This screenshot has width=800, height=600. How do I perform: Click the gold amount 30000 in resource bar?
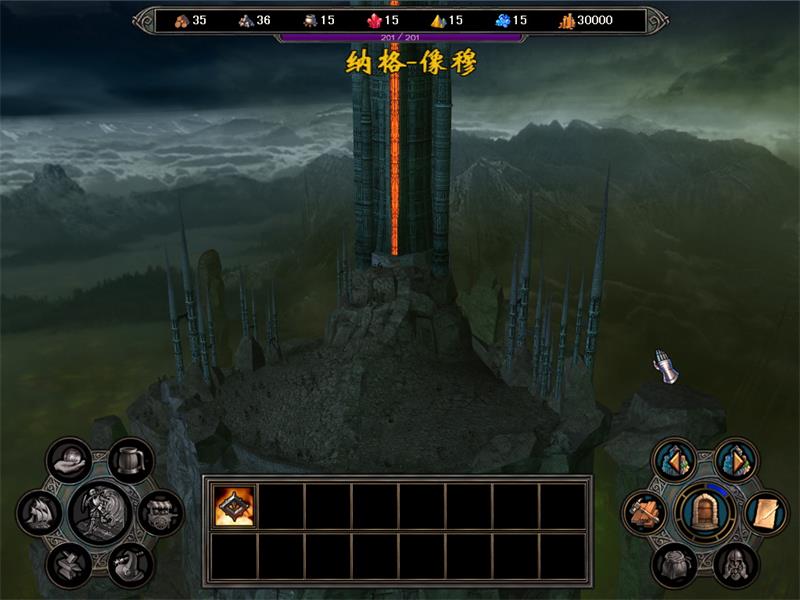[596, 20]
